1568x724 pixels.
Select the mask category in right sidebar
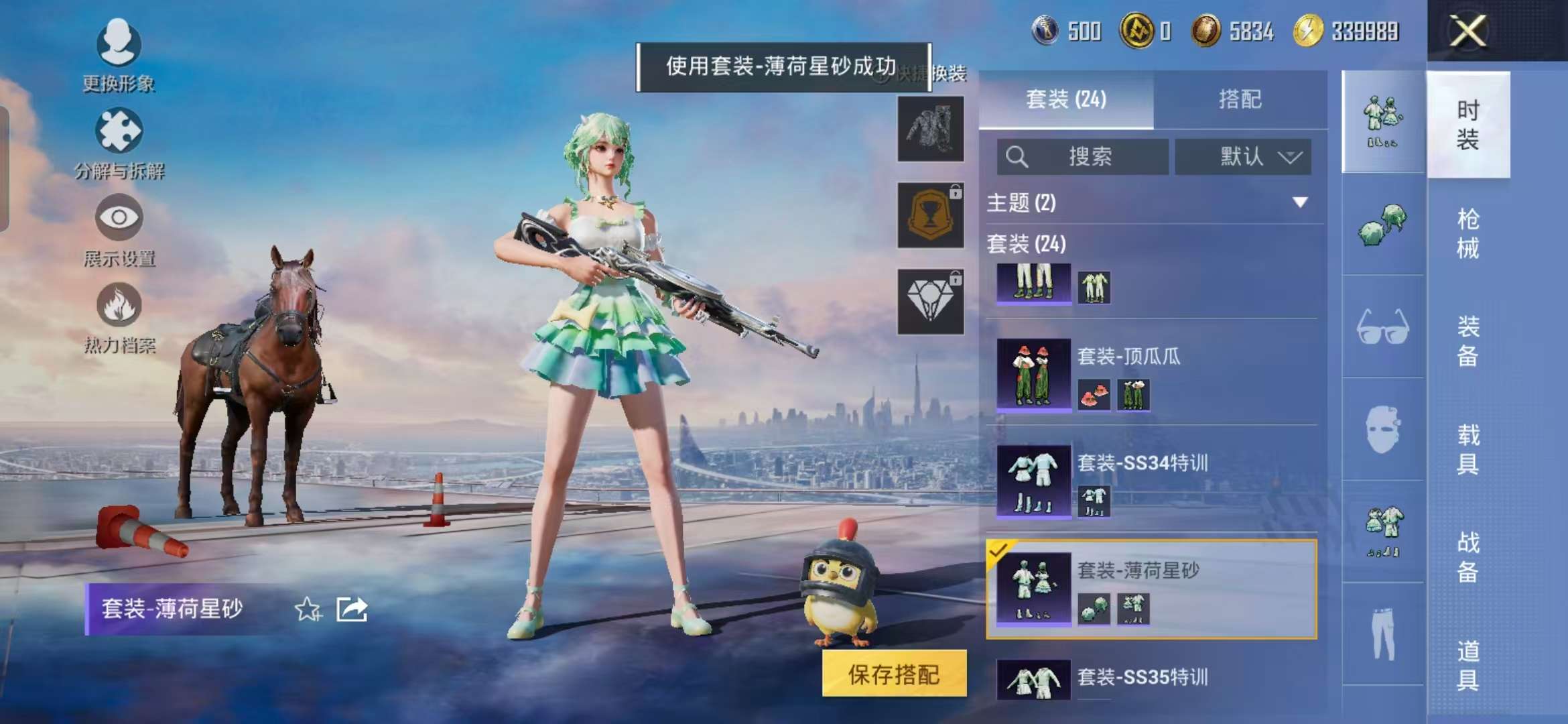point(1382,429)
